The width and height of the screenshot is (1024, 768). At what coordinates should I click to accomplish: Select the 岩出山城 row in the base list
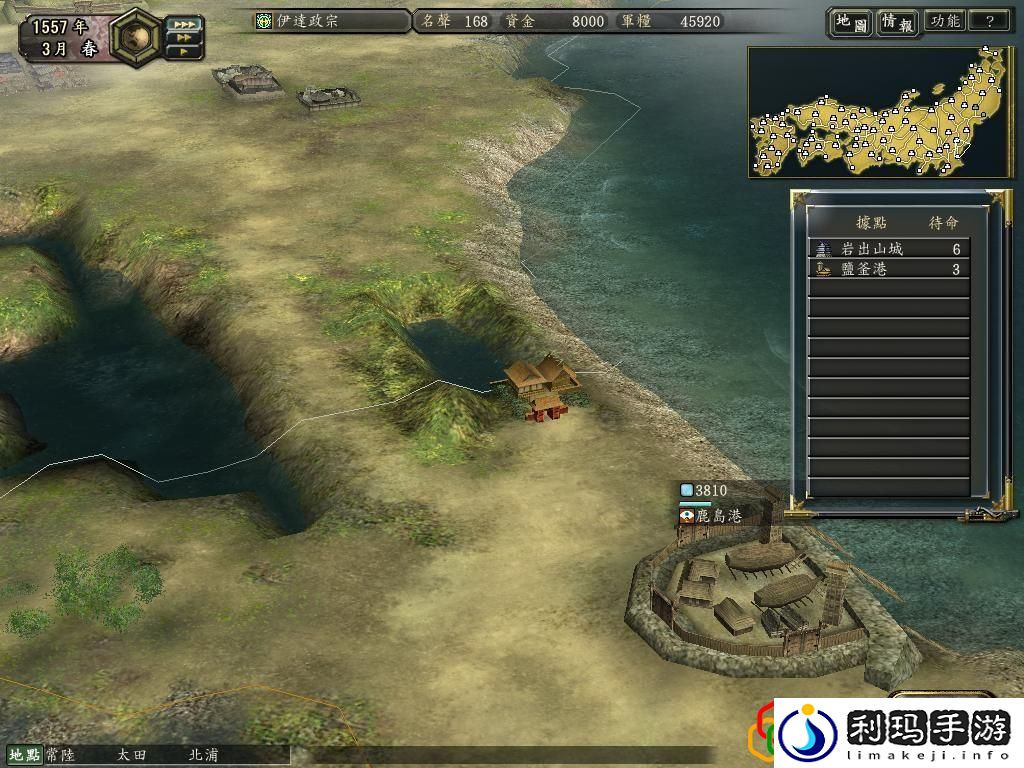coord(888,249)
